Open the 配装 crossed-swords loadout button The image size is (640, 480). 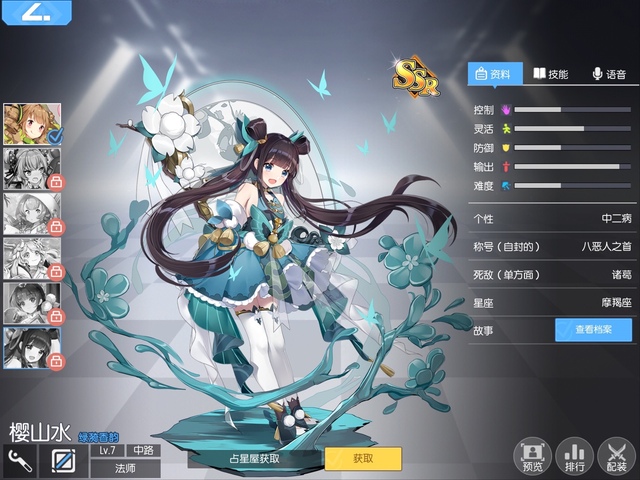(616, 455)
